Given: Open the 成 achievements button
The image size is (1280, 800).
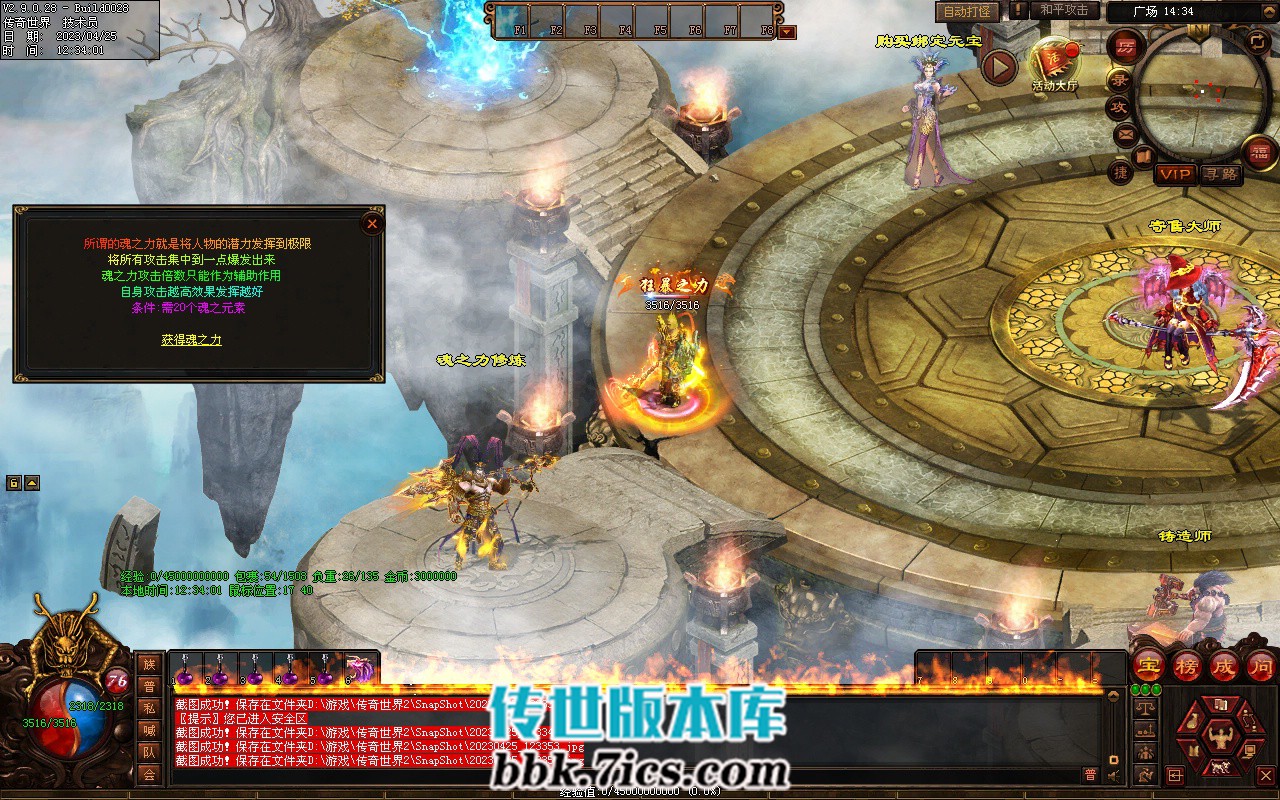Looking at the screenshot, I should (x=1224, y=665).
